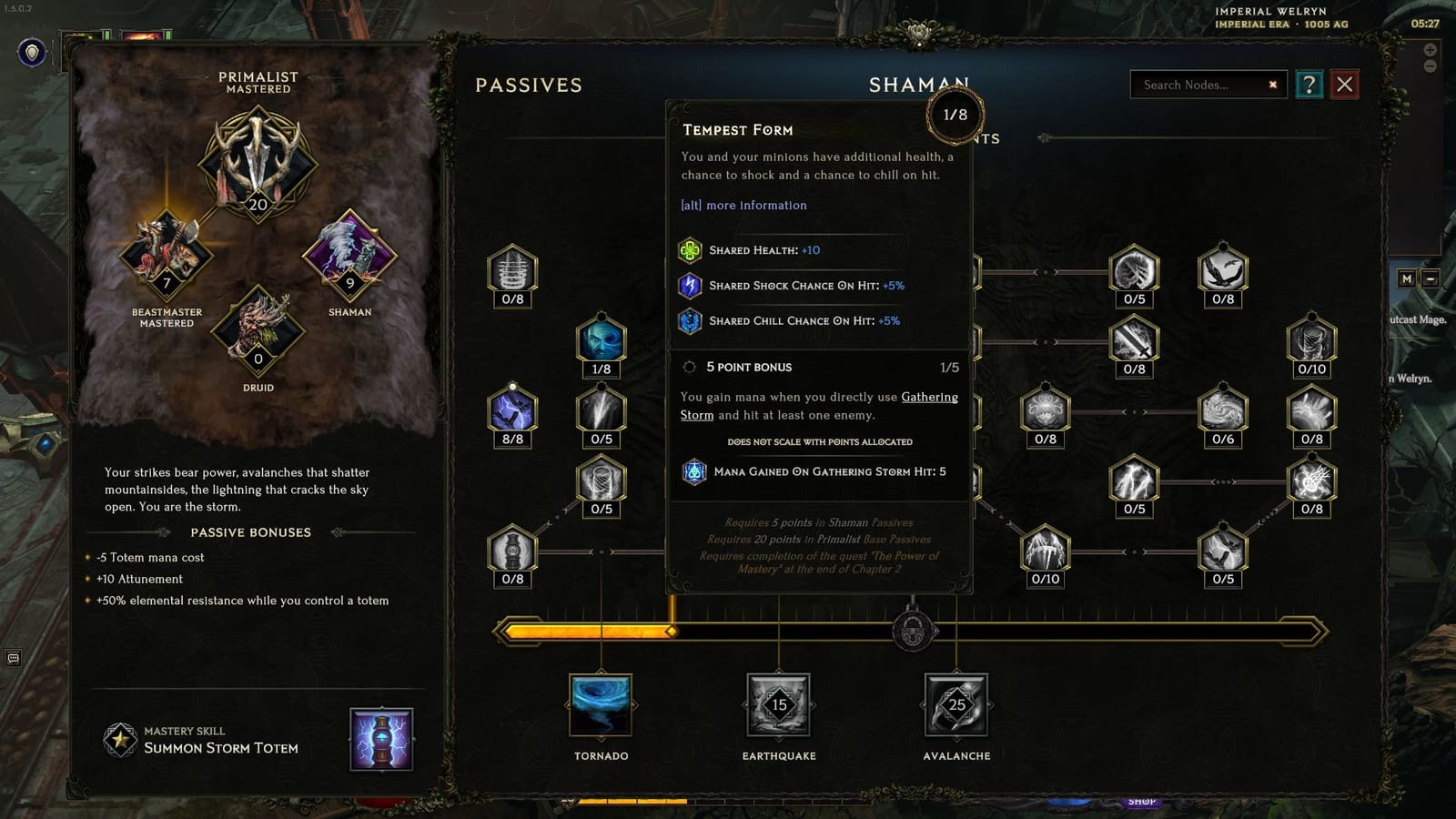The image size is (1456, 819).
Task: Select the Earthquake skill icon
Action: pyautogui.click(x=776, y=703)
